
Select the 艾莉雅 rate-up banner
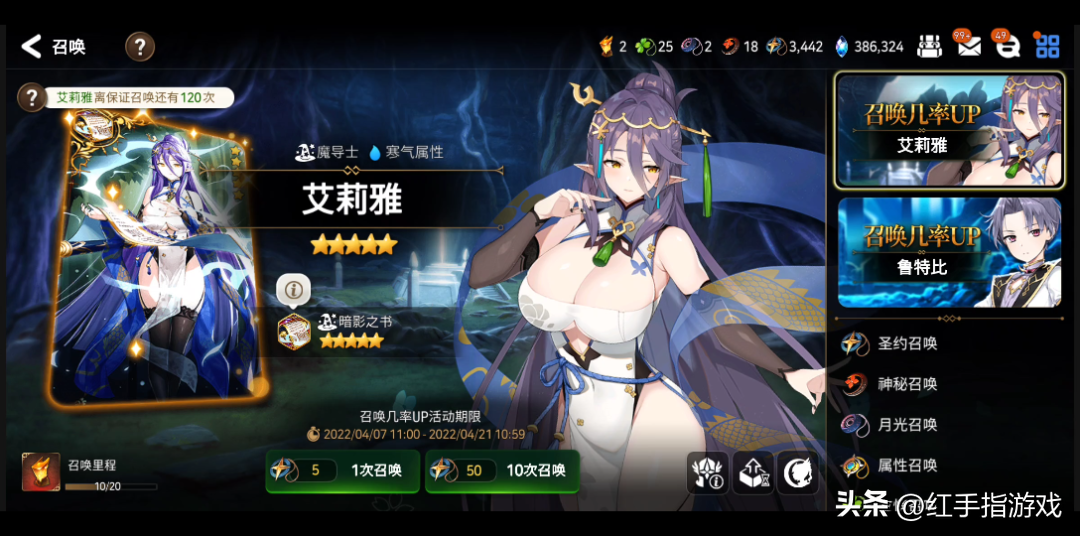949,130
